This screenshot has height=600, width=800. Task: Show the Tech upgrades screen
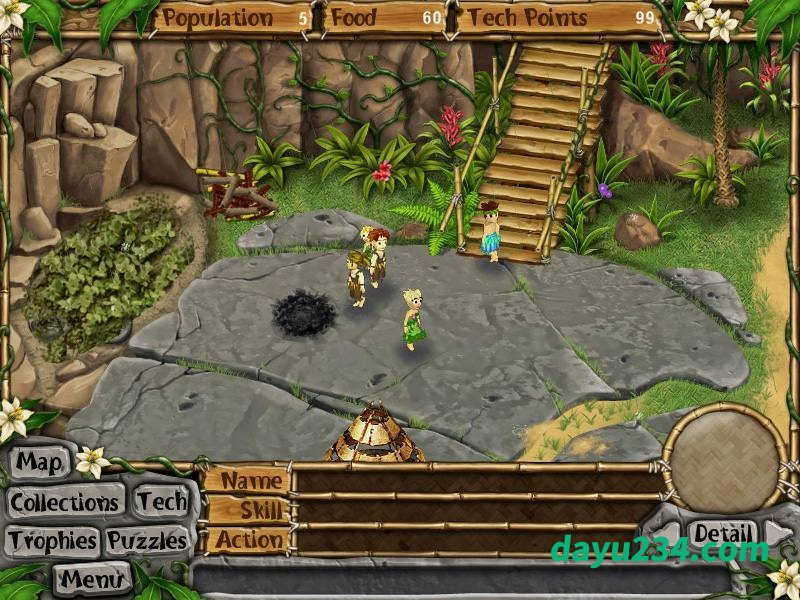tap(161, 502)
